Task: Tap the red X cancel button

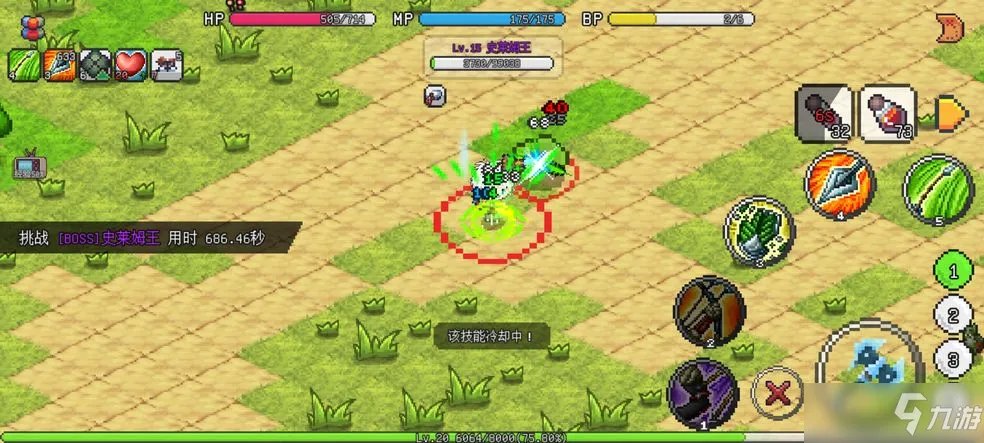Action: (x=774, y=391)
